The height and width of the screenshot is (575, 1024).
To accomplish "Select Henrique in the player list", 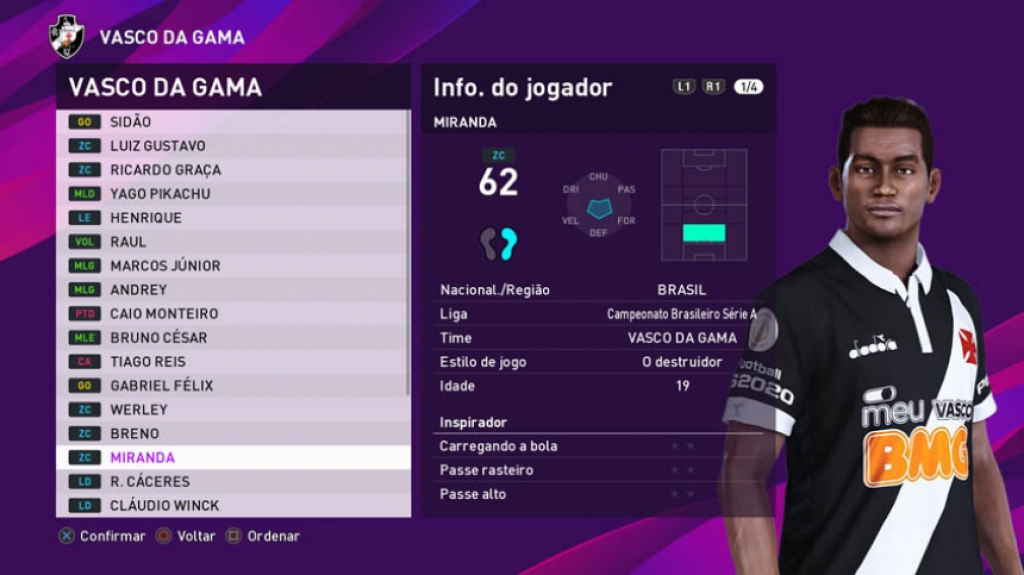I will [x=232, y=218].
